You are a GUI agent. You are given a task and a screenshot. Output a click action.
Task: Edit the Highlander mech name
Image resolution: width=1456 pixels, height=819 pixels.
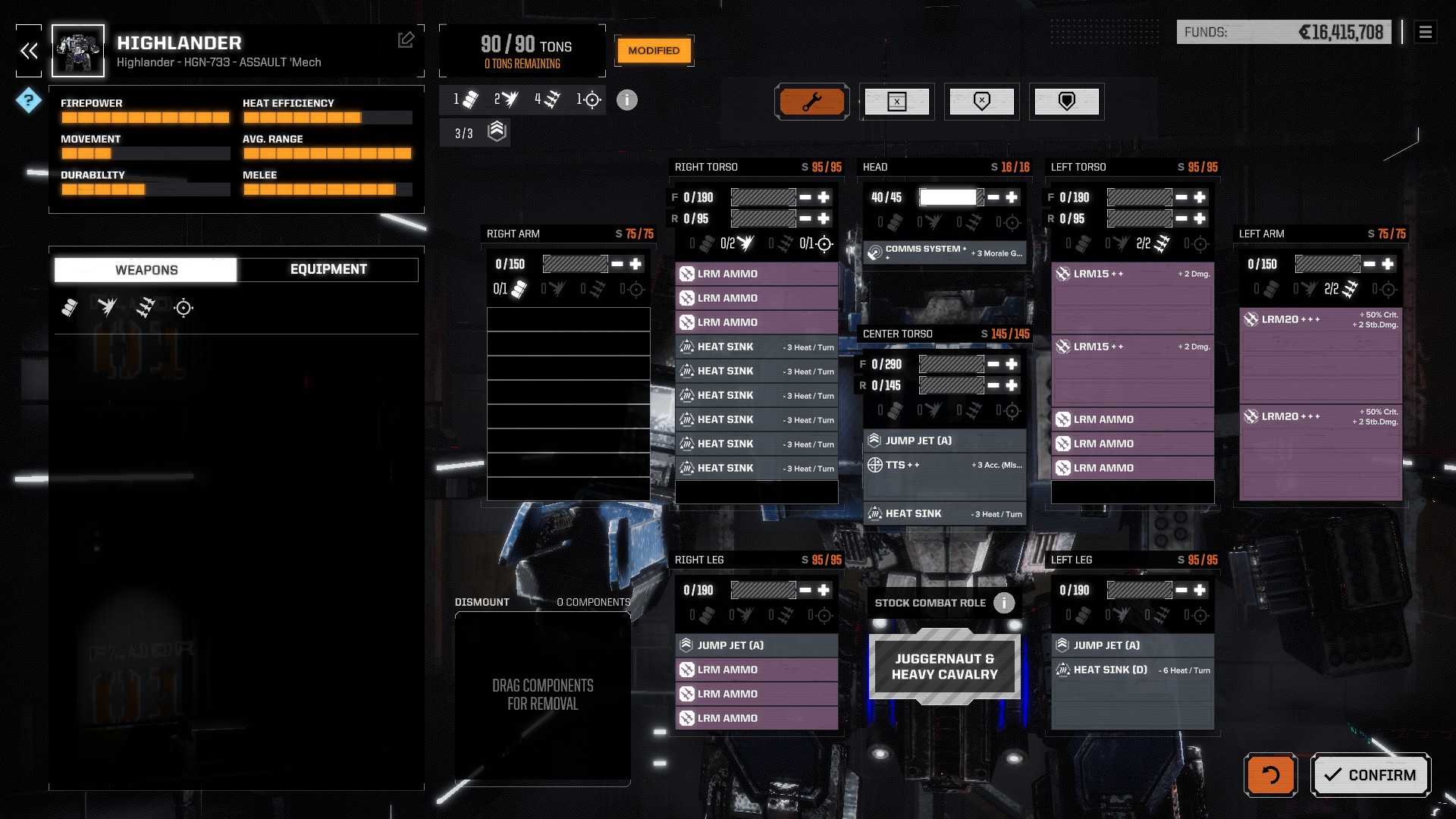[x=406, y=40]
